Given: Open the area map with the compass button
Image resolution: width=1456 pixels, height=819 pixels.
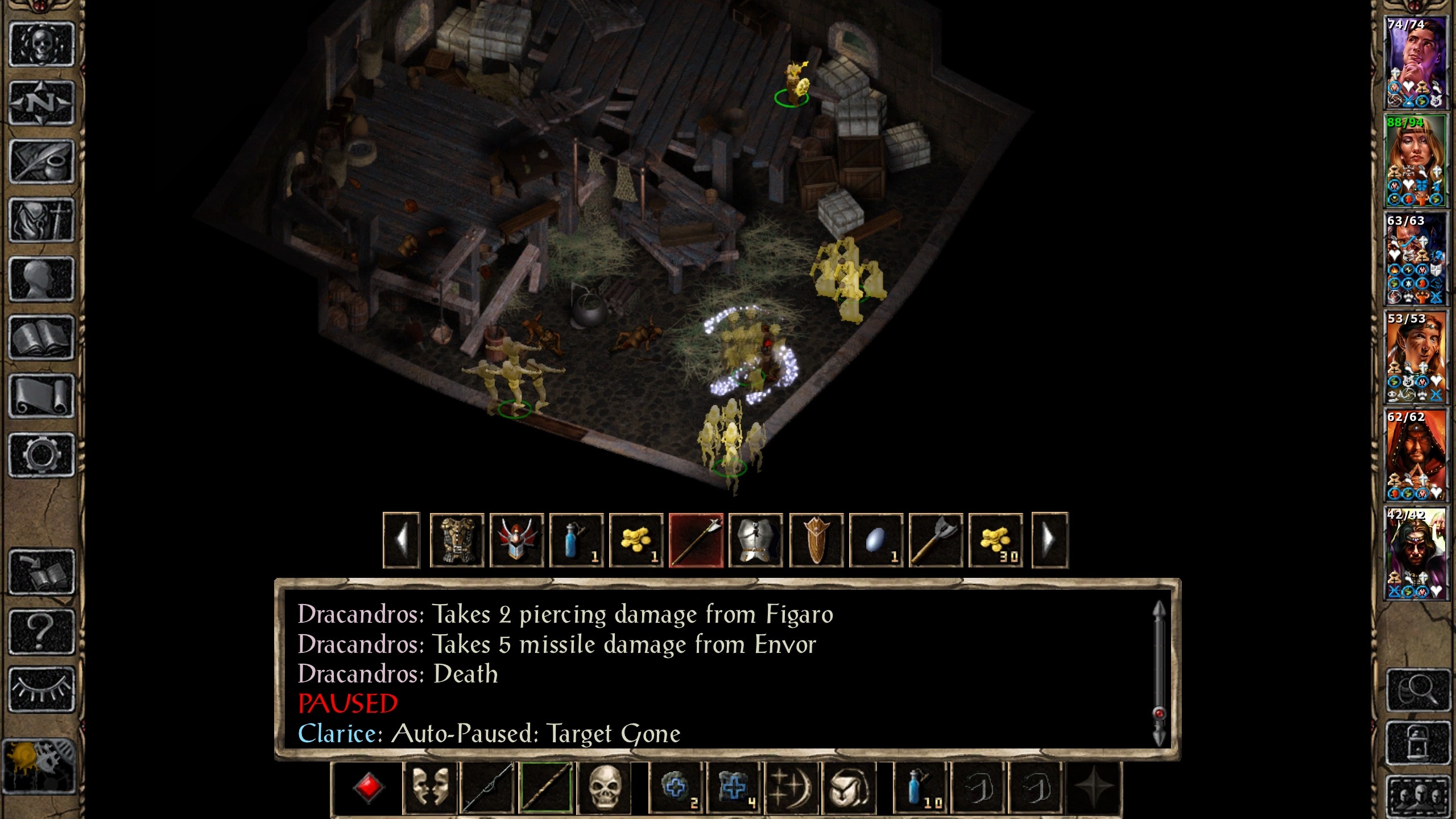Looking at the screenshot, I should [42, 103].
